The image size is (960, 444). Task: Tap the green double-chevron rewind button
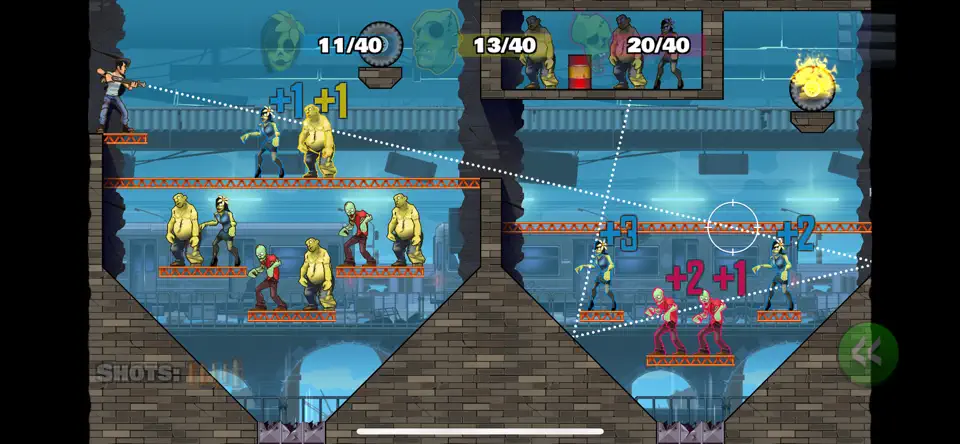pos(868,352)
